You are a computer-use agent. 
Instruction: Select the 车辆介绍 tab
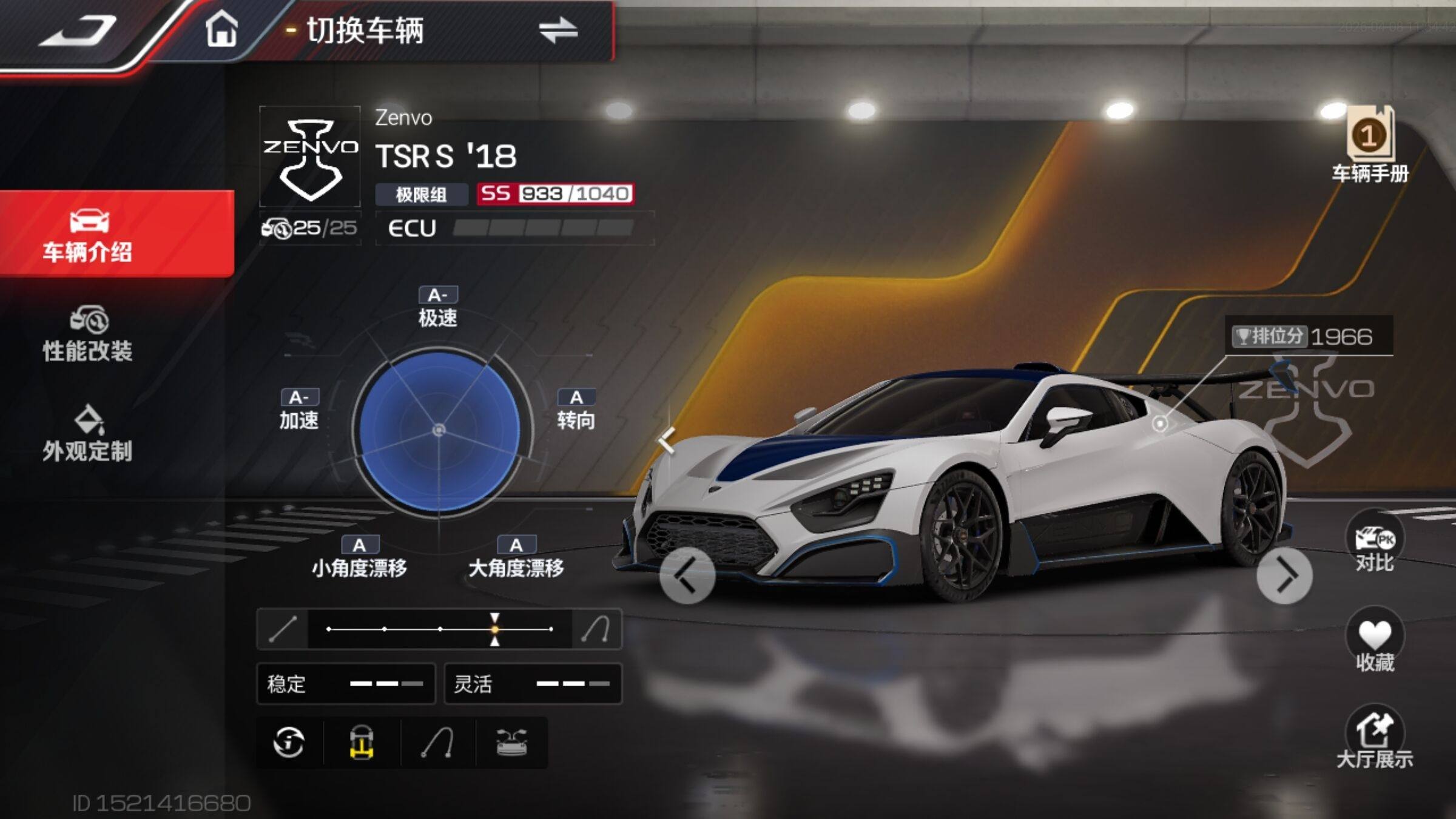coord(88,235)
